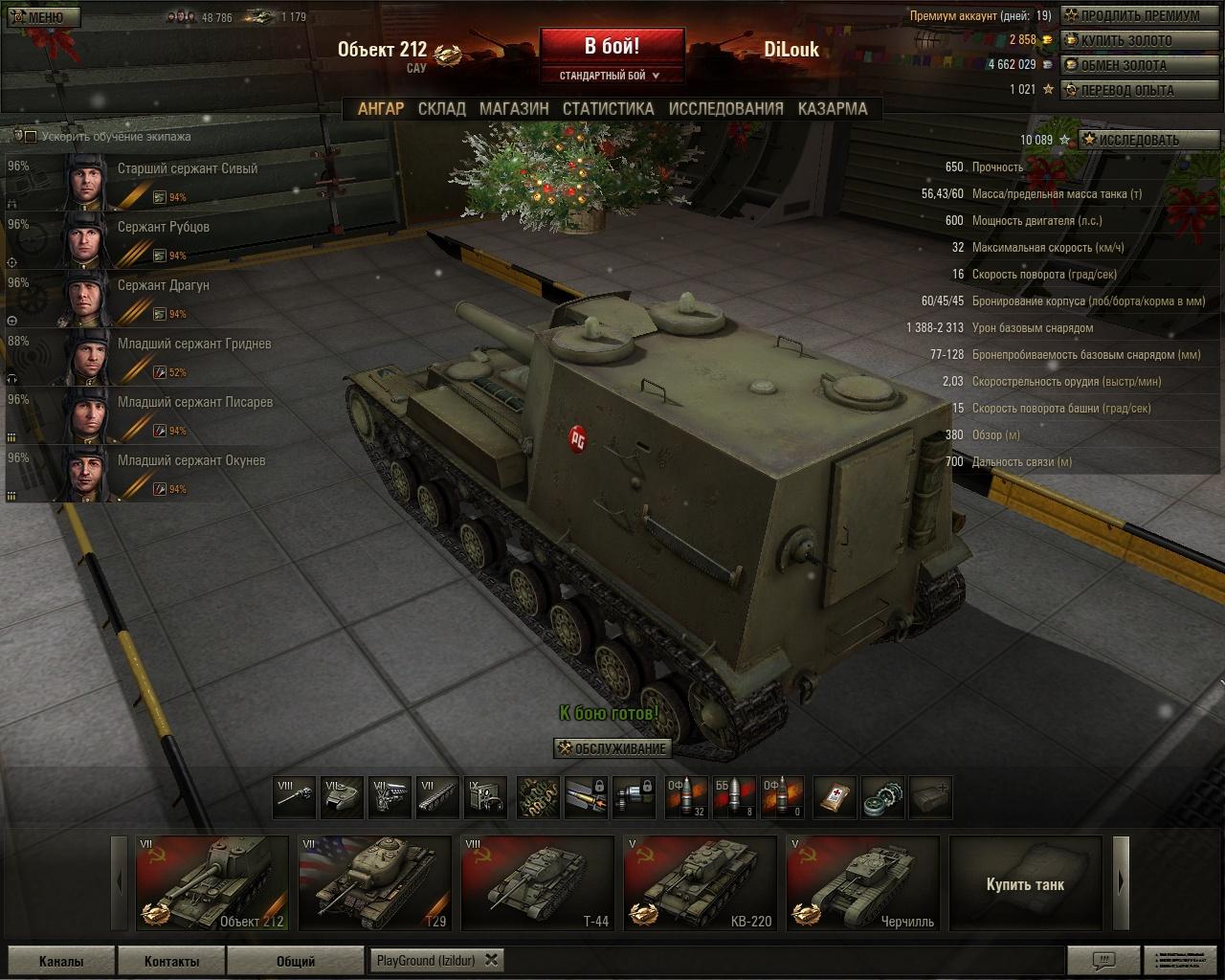The image size is (1225, 980).
Task: Open the Меню button
Action: pos(42,17)
